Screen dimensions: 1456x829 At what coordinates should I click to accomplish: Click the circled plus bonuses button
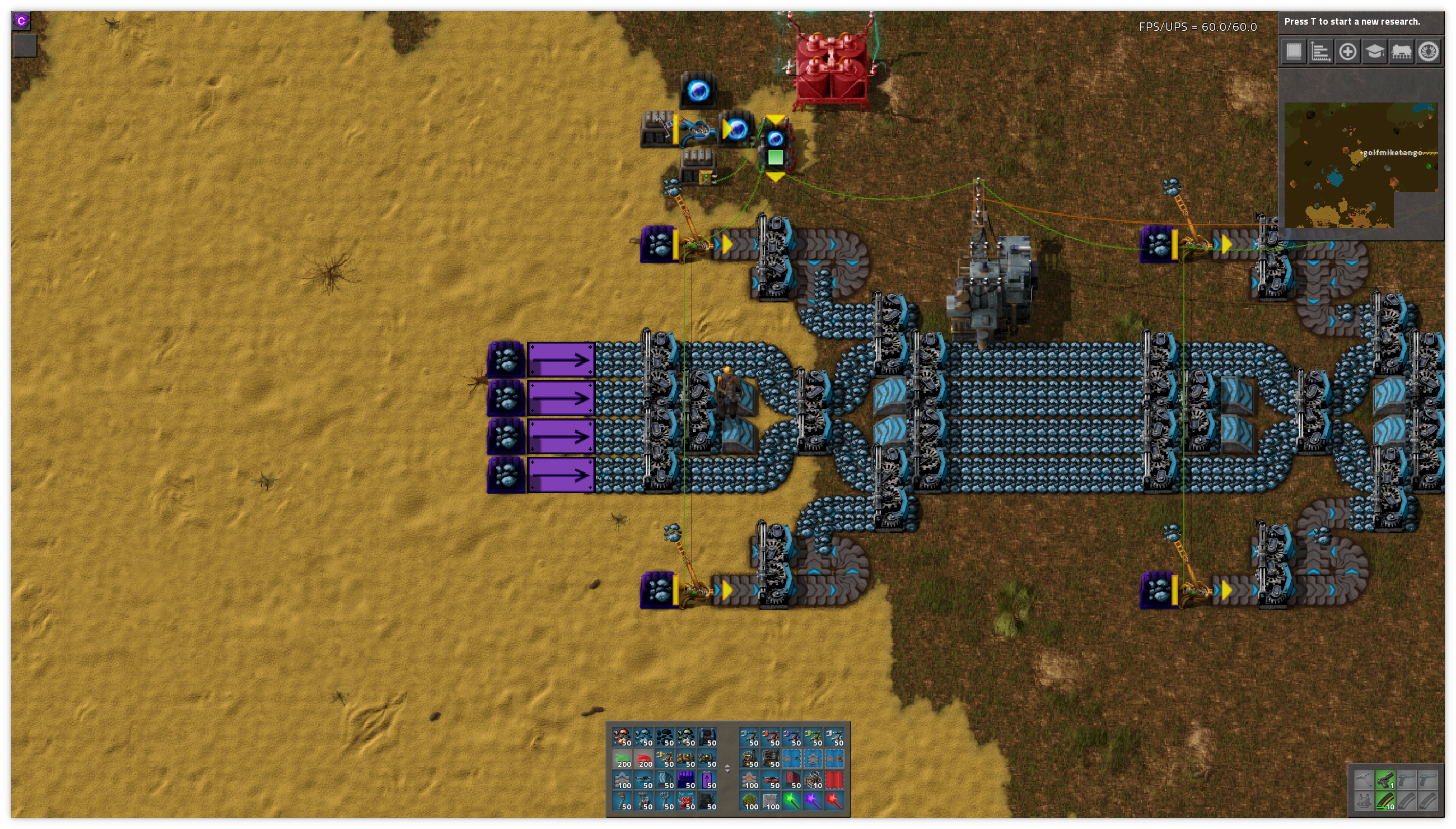click(1347, 52)
